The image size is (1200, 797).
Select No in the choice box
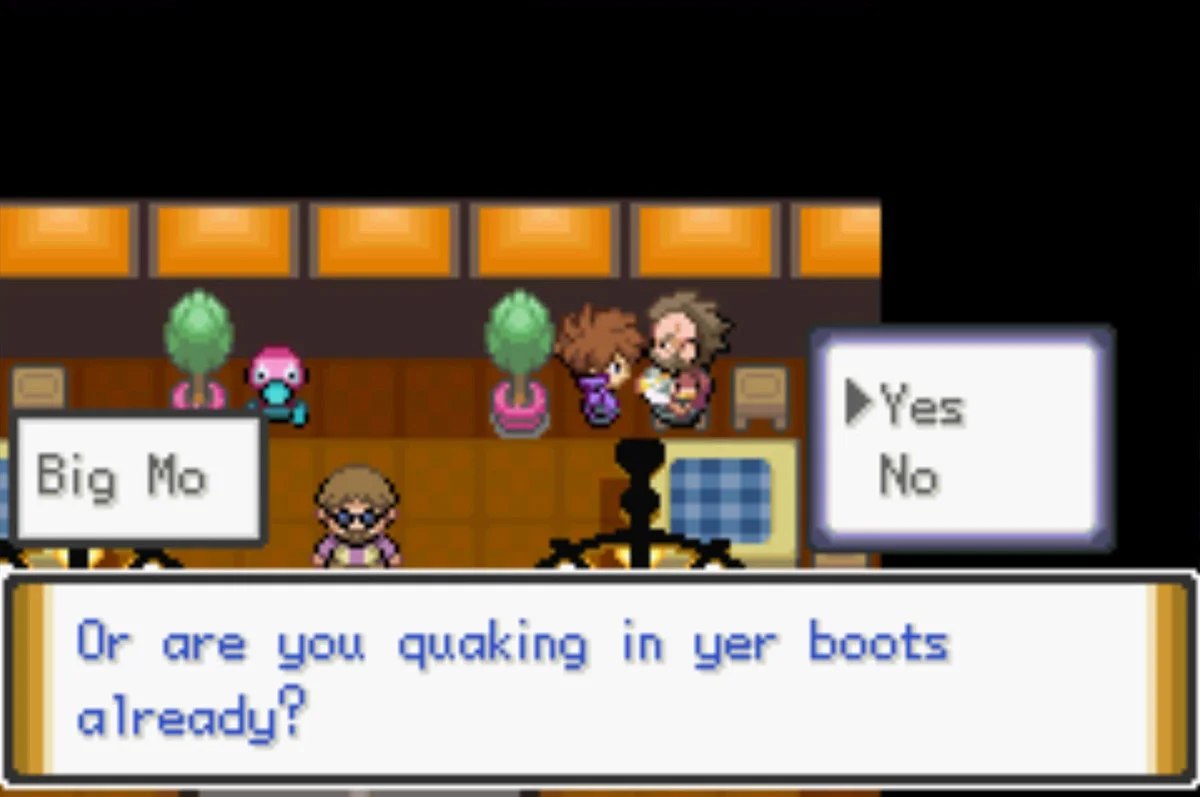[909, 476]
